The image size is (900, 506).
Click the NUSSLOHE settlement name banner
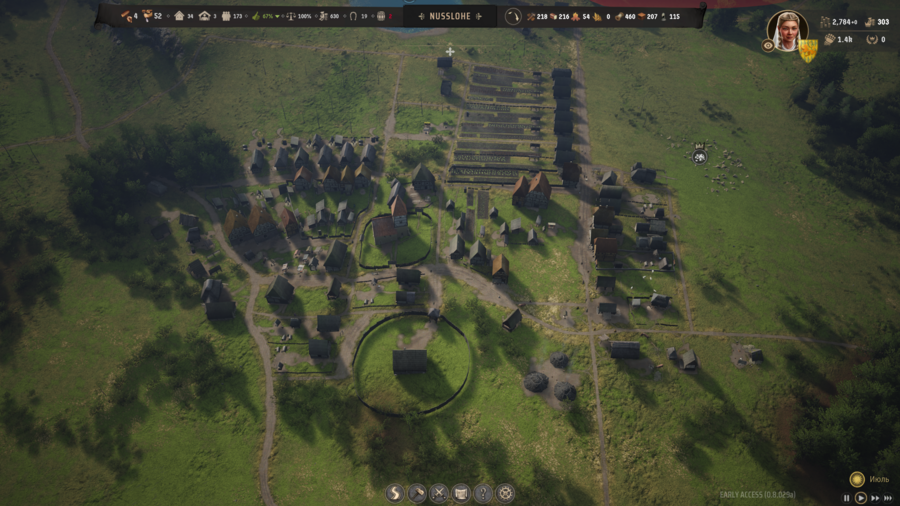pyautogui.click(x=450, y=16)
